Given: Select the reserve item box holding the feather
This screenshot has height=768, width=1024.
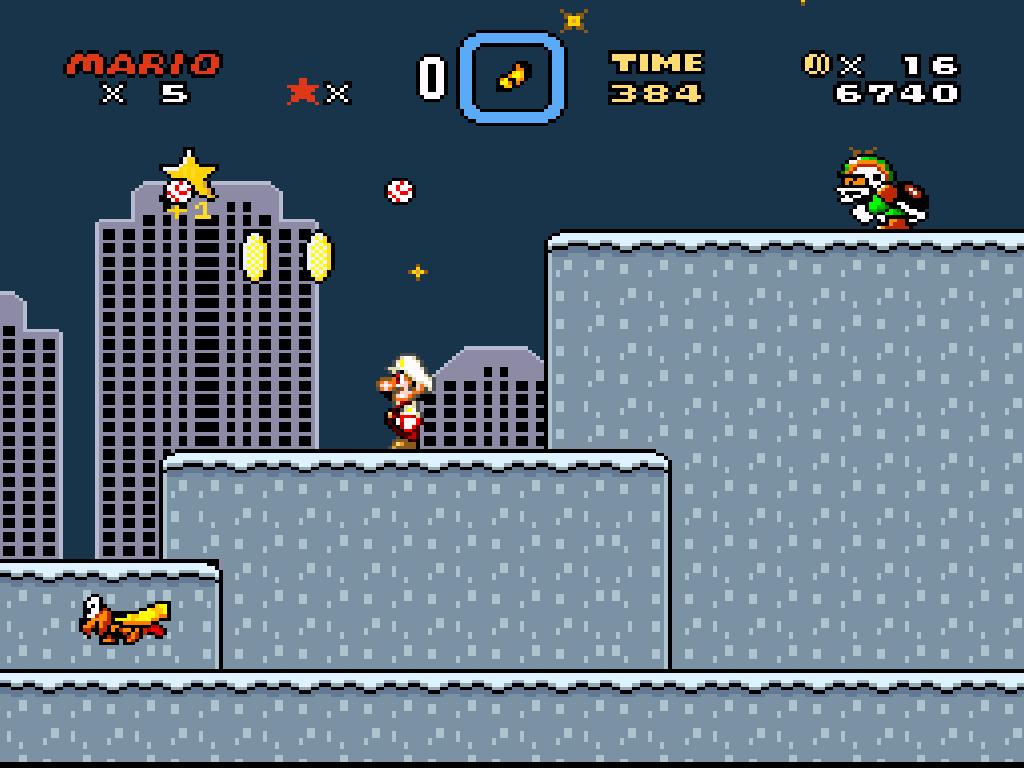Looking at the screenshot, I should click(x=512, y=77).
